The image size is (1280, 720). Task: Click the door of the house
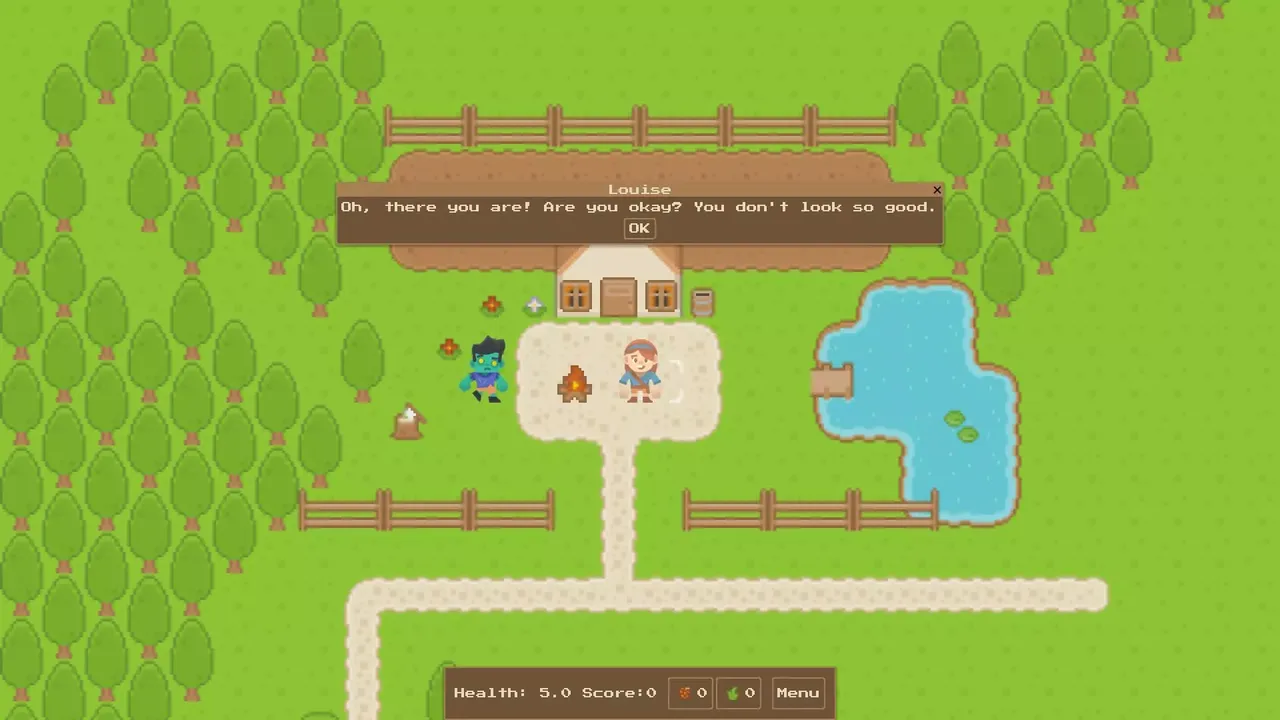[x=617, y=297]
